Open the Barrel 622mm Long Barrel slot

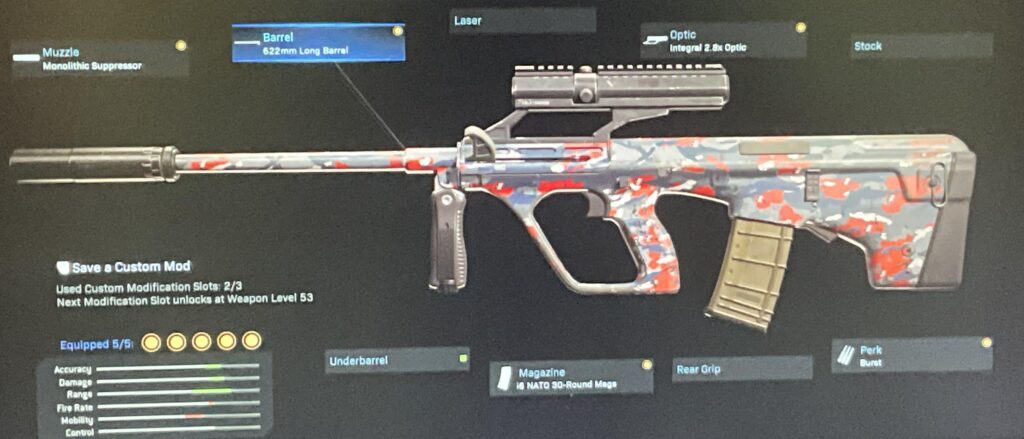318,43
